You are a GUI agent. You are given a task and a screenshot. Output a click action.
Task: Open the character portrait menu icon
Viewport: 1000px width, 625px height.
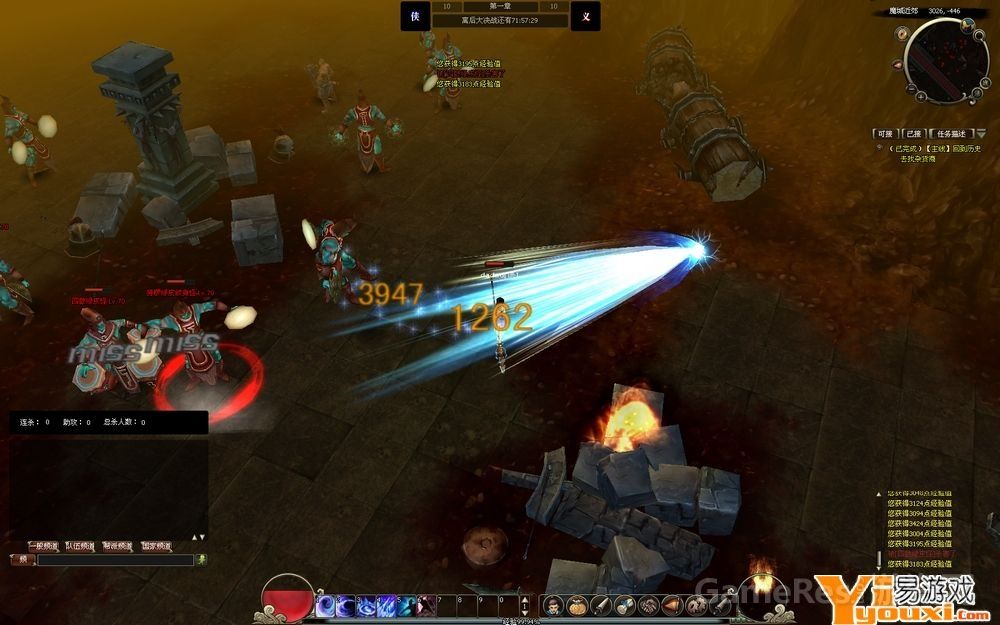[x=553, y=606]
